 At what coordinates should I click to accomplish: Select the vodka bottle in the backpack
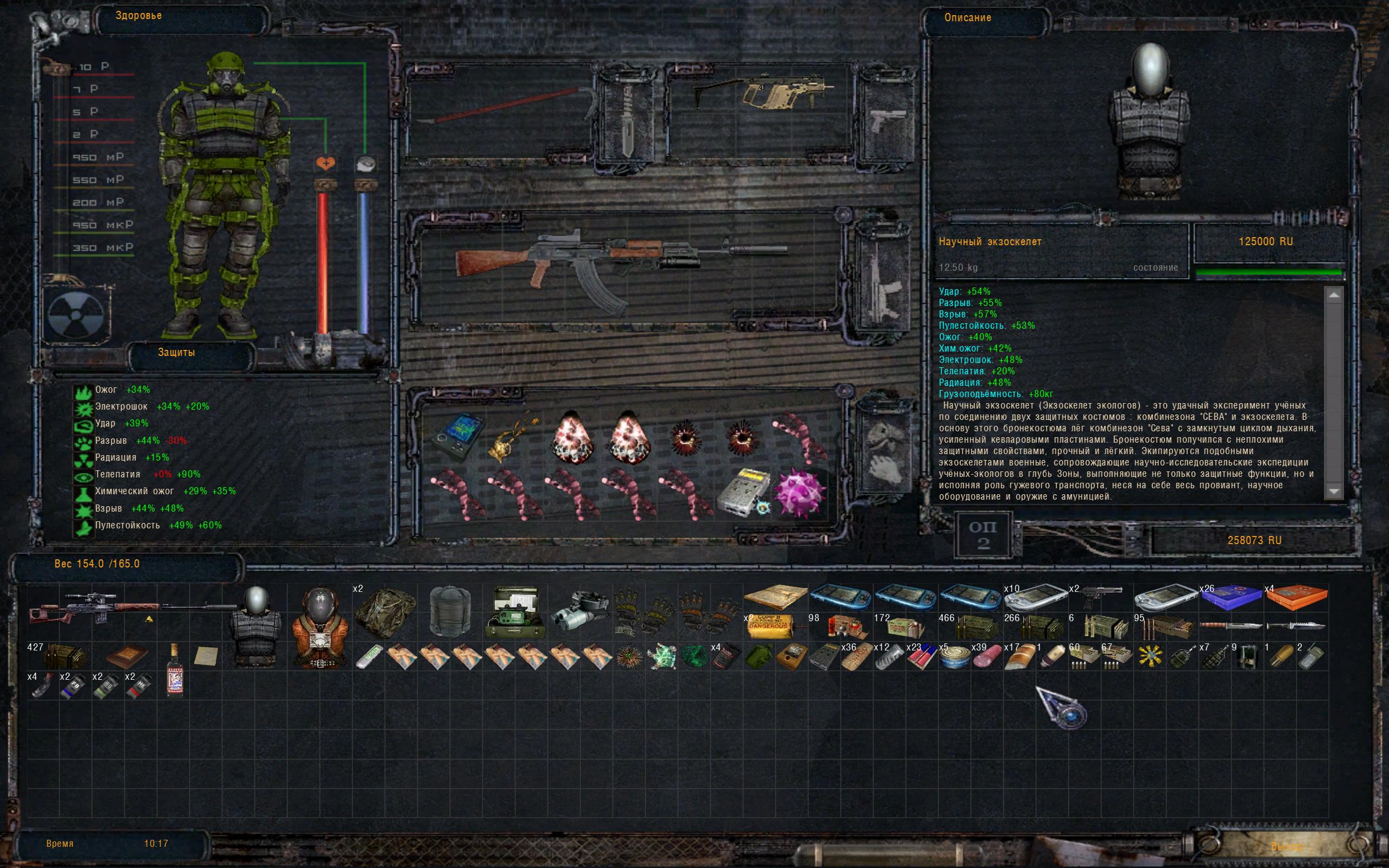pyautogui.click(x=174, y=670)
